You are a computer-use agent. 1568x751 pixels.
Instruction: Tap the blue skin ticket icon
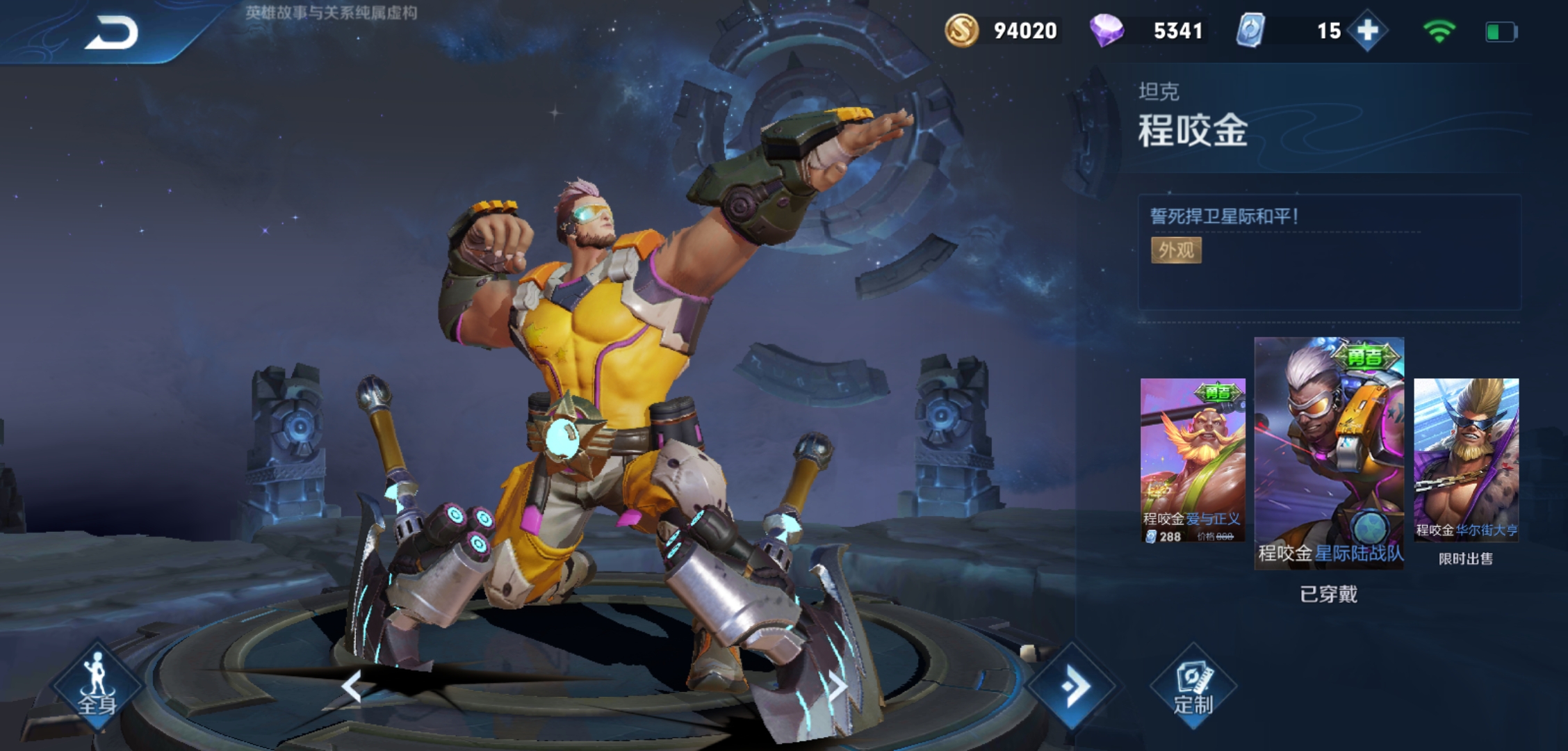(x=1250, y=31)
